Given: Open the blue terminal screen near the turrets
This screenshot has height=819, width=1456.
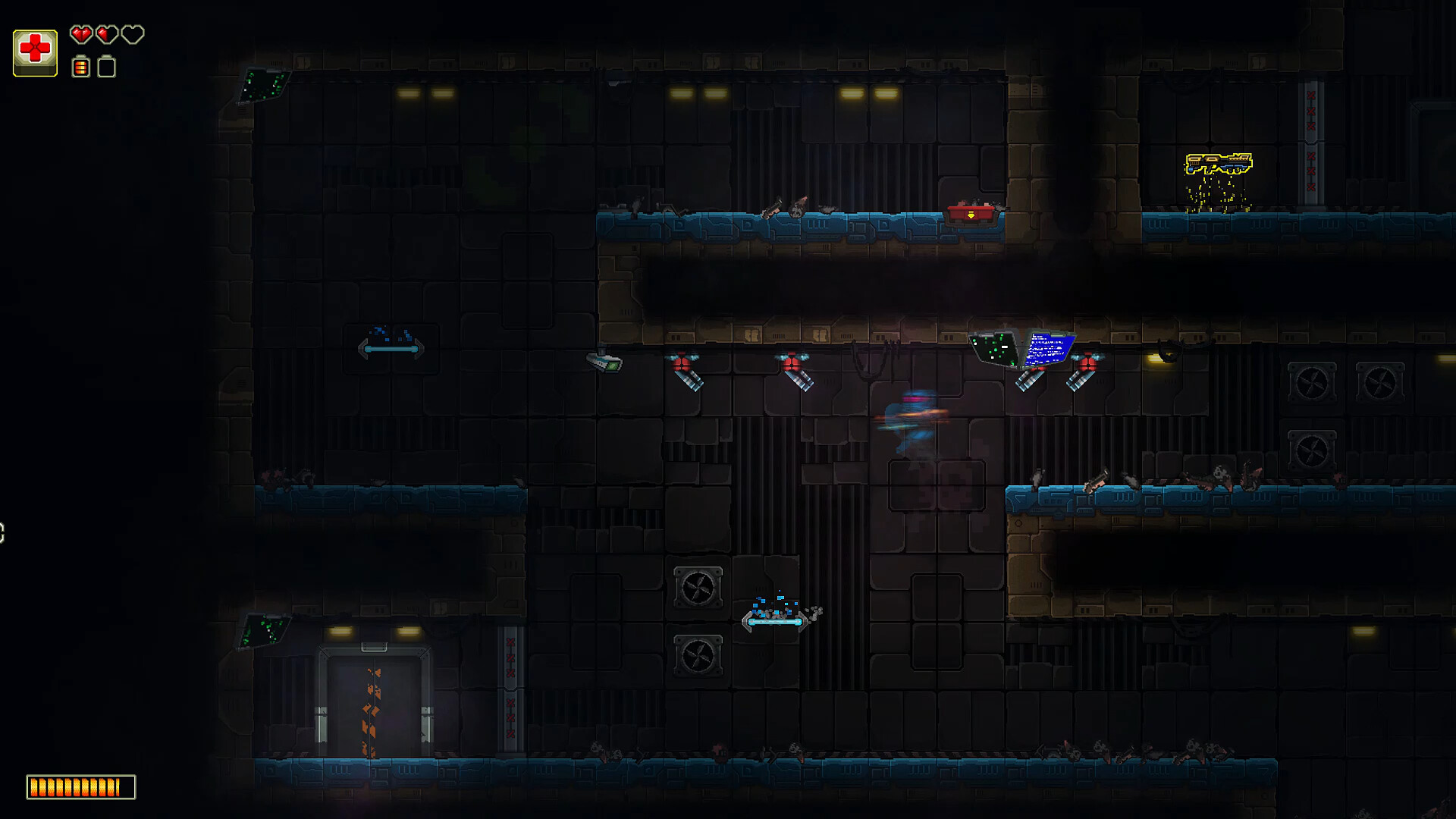Looking at the screenshot, I should point(1050,350).
